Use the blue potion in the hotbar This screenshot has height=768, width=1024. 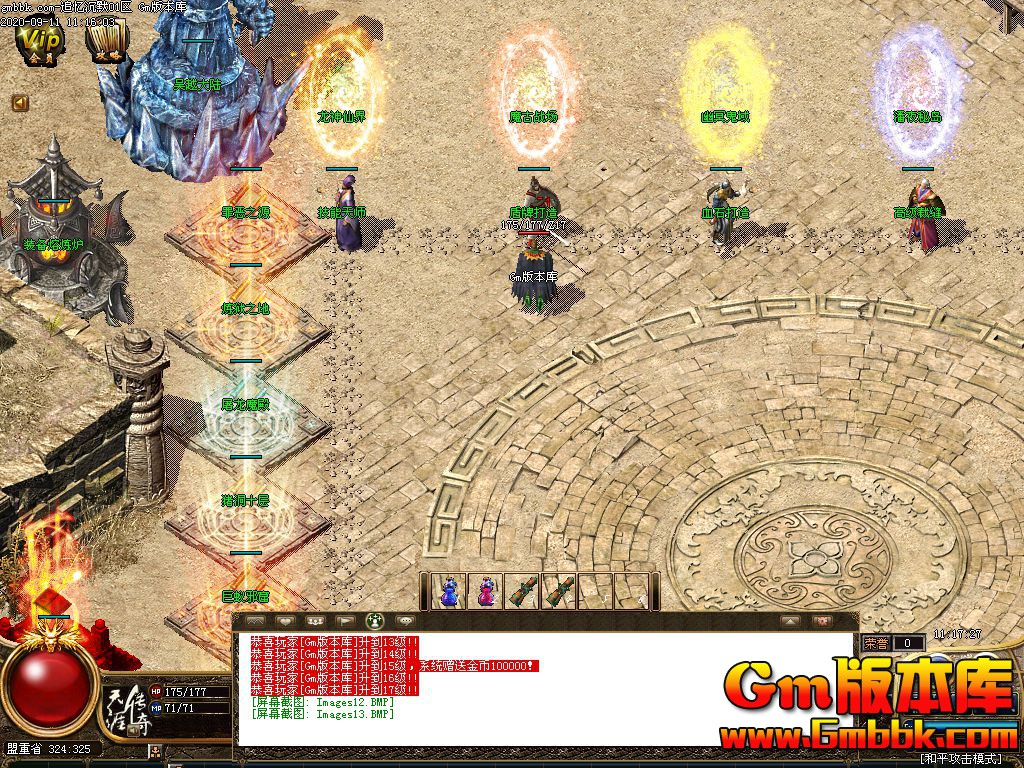click(x=450, y=591)
